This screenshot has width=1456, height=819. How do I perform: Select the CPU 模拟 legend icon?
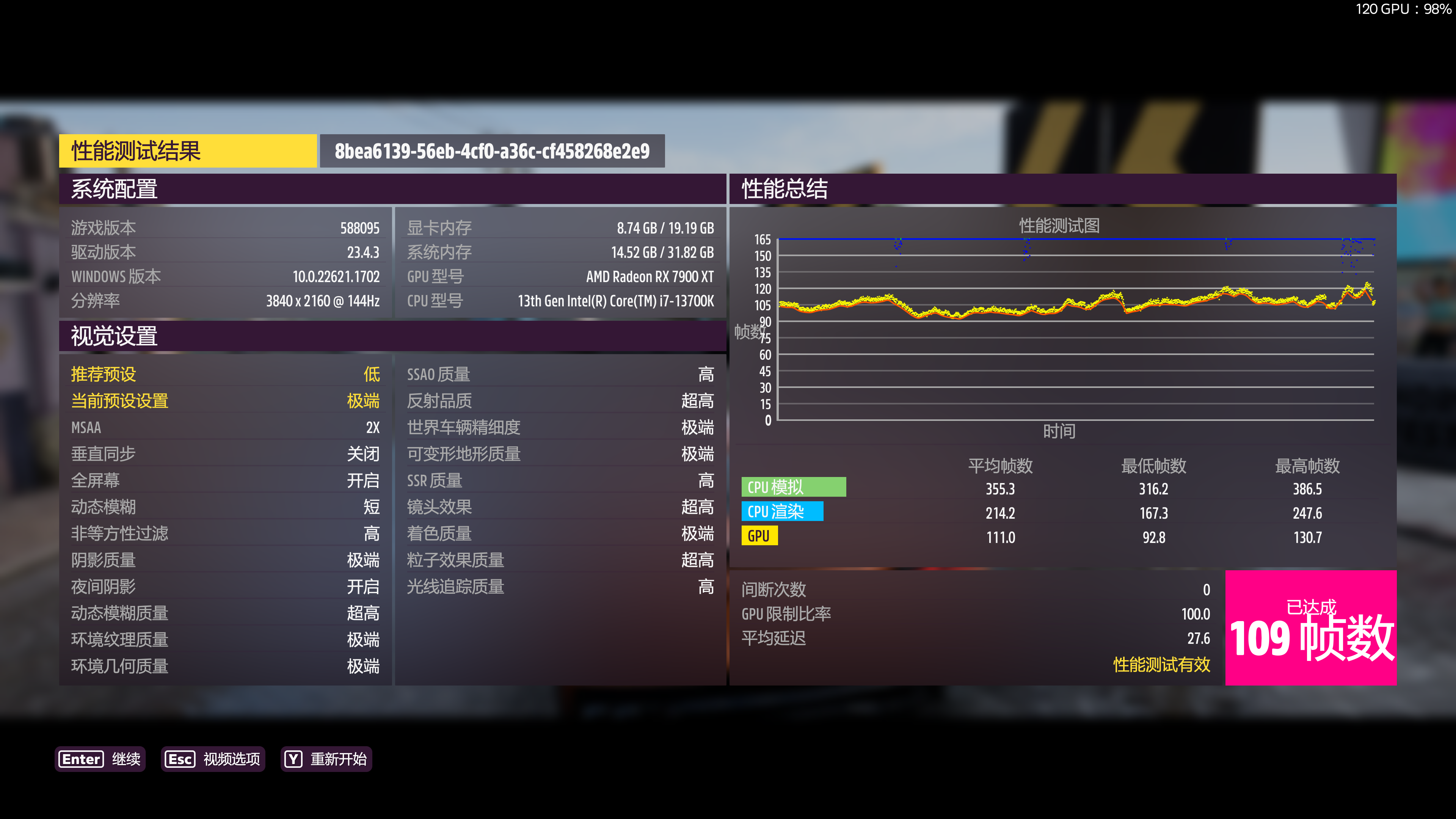tap(794, 486)
